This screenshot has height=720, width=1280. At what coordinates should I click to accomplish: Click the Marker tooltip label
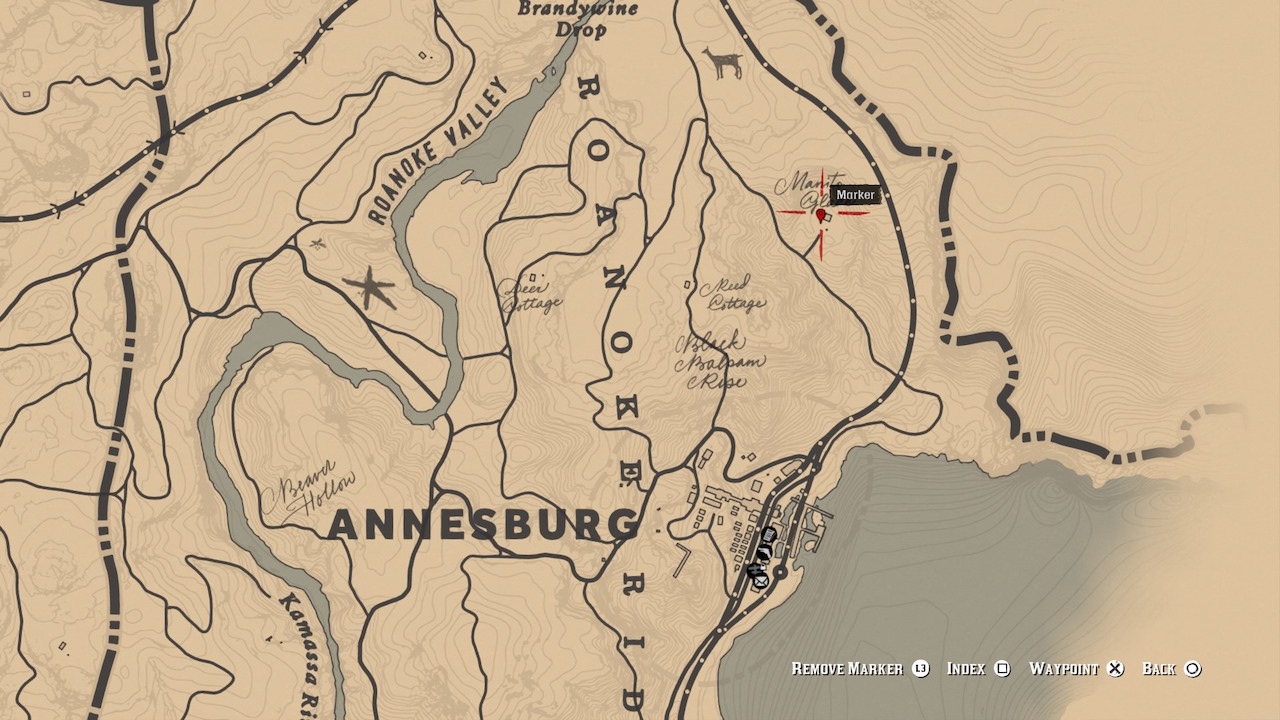[x=856, y=195]
